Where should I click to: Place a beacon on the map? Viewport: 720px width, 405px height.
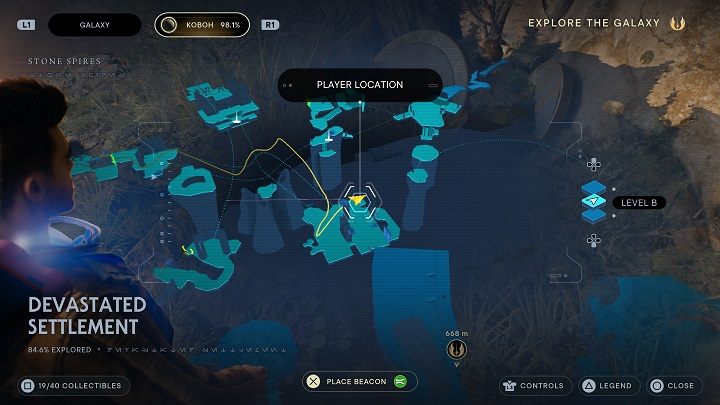click(x=360, y=381)
